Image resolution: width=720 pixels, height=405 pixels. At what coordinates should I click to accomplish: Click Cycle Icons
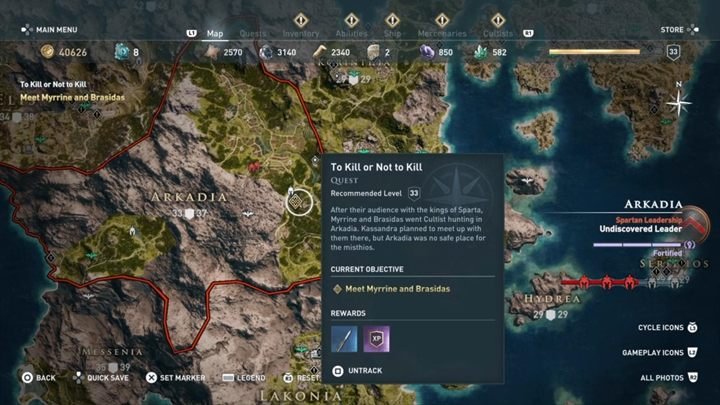click(667, 327)
